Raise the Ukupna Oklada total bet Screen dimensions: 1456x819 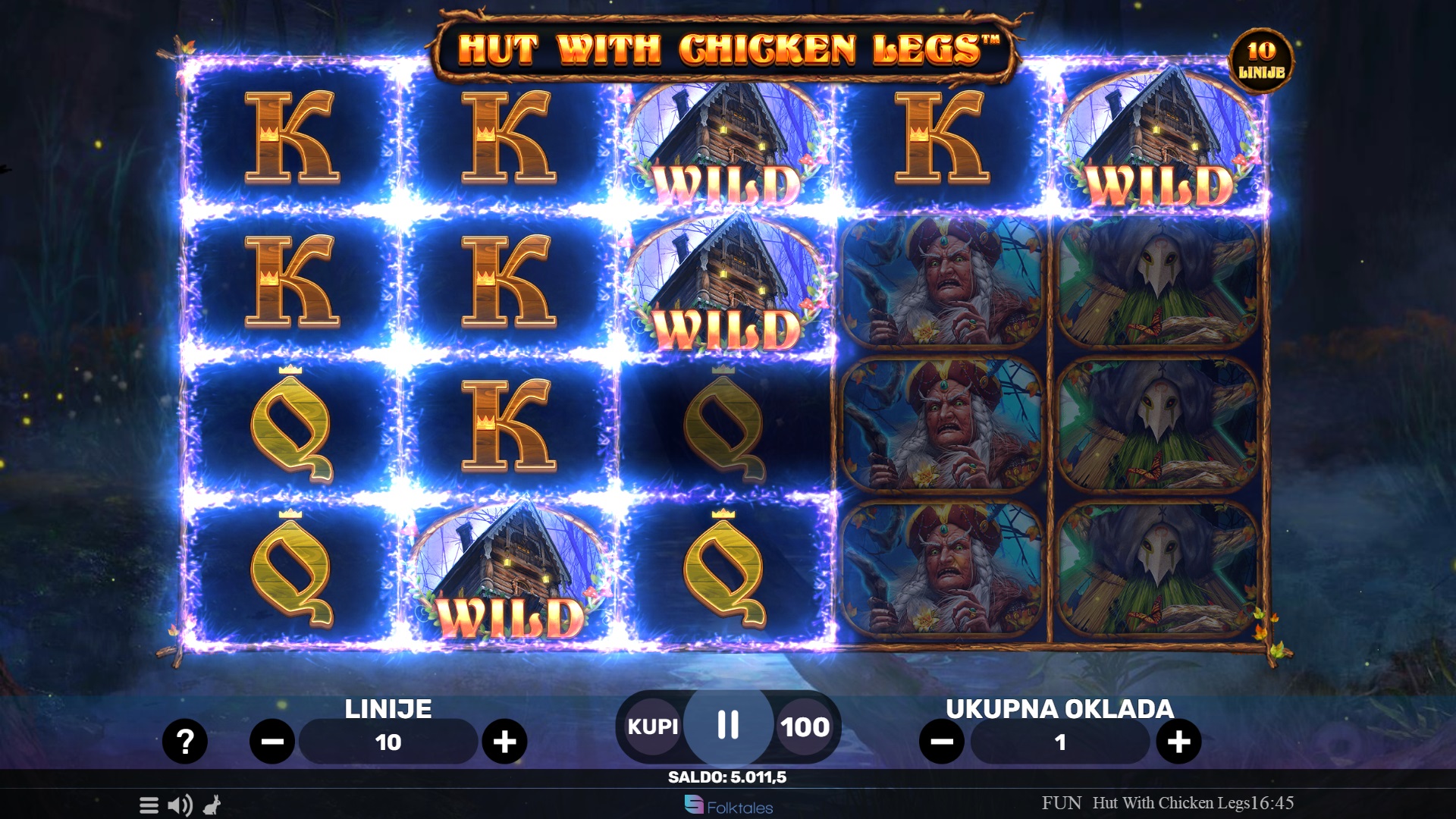(x=1178, y=741)
